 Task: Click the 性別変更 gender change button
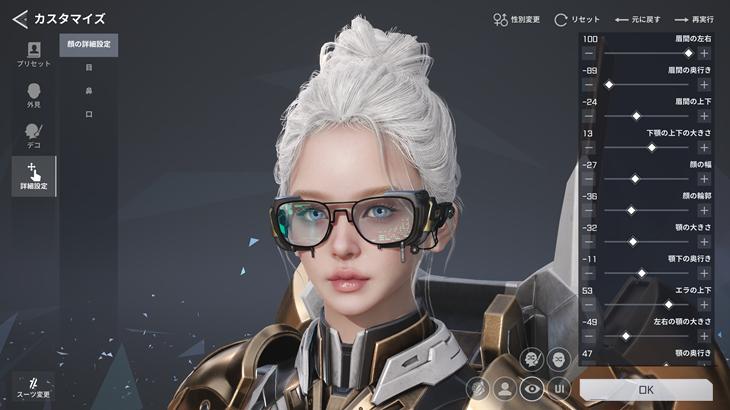[x=516, y=19]
